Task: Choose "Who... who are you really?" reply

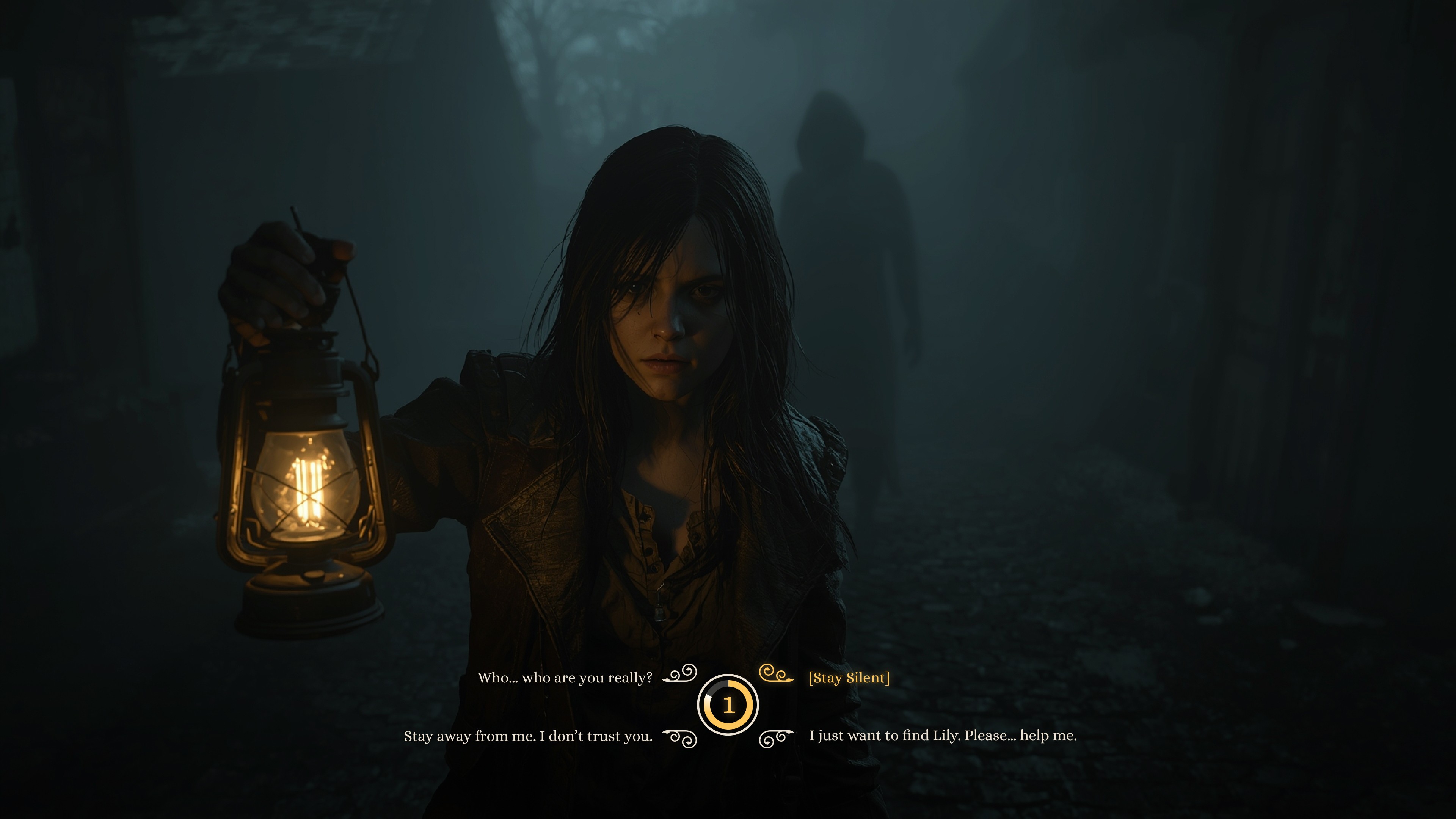Action: tap(565, 678)
